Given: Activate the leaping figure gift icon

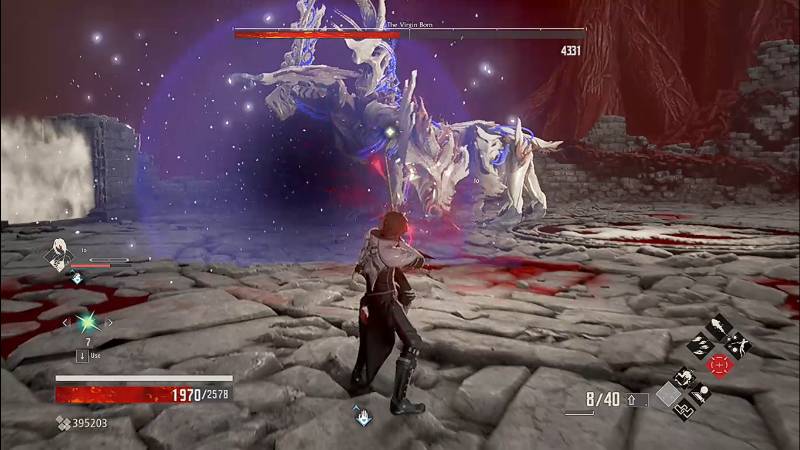Looking at the screenshot, I should click(x=741, y=347).
